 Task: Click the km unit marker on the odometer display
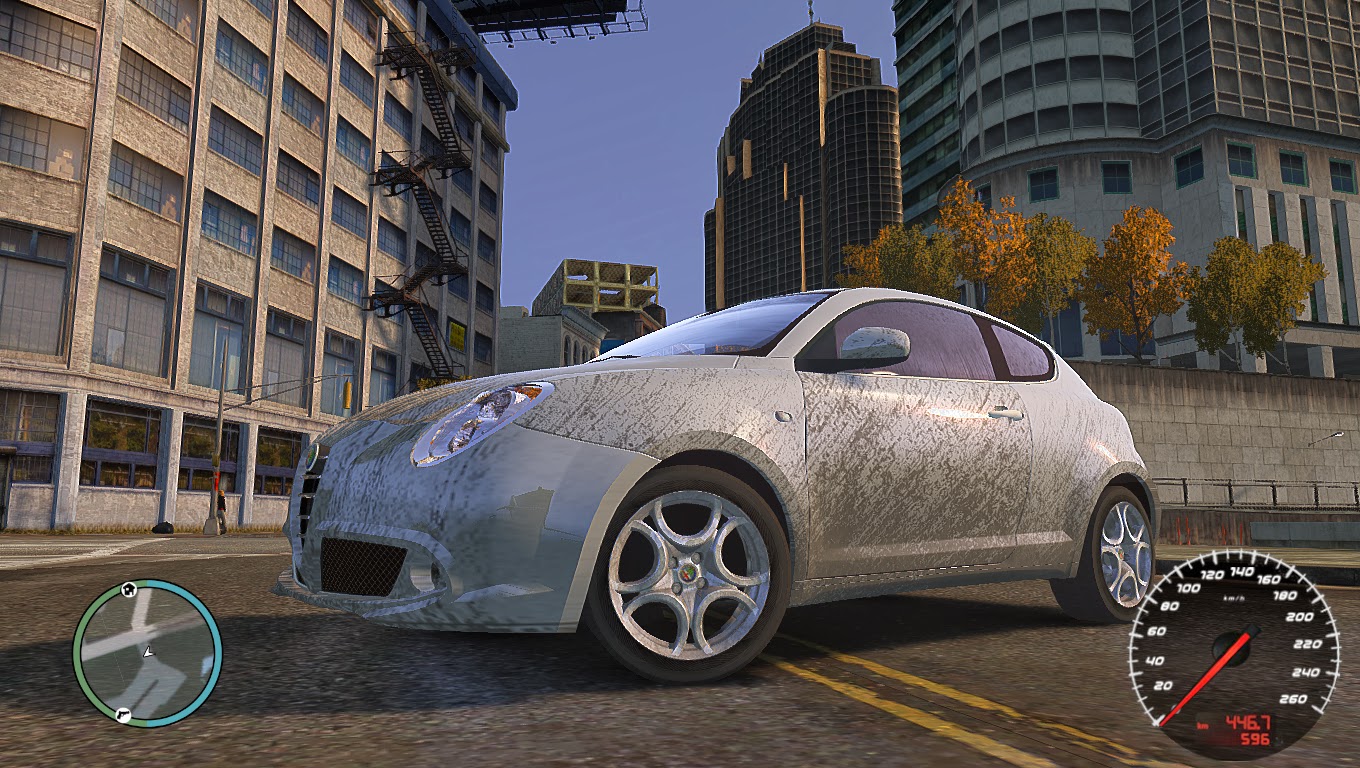pyautogui.click(x=1201, y=726)
